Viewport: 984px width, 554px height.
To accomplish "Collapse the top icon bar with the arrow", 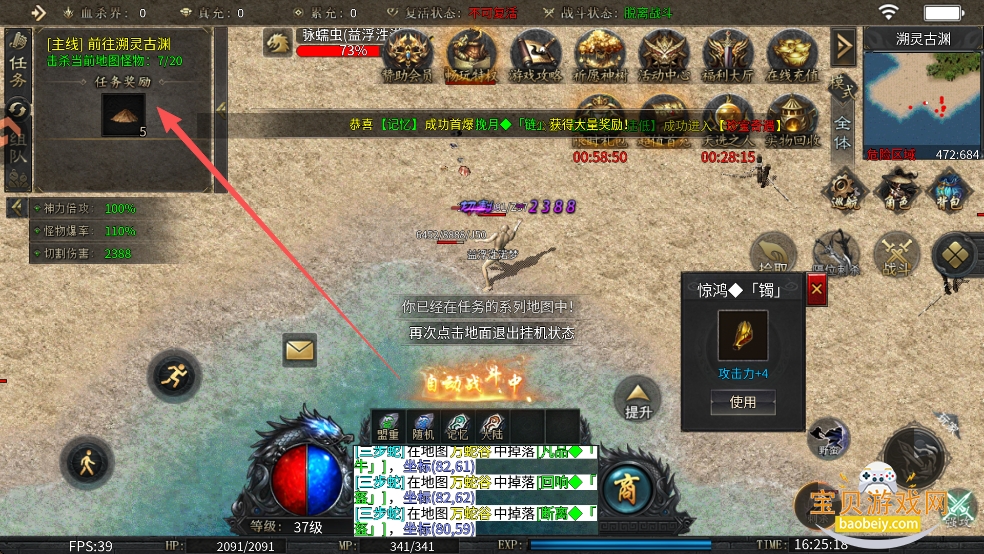I will [x=843, y=45].
